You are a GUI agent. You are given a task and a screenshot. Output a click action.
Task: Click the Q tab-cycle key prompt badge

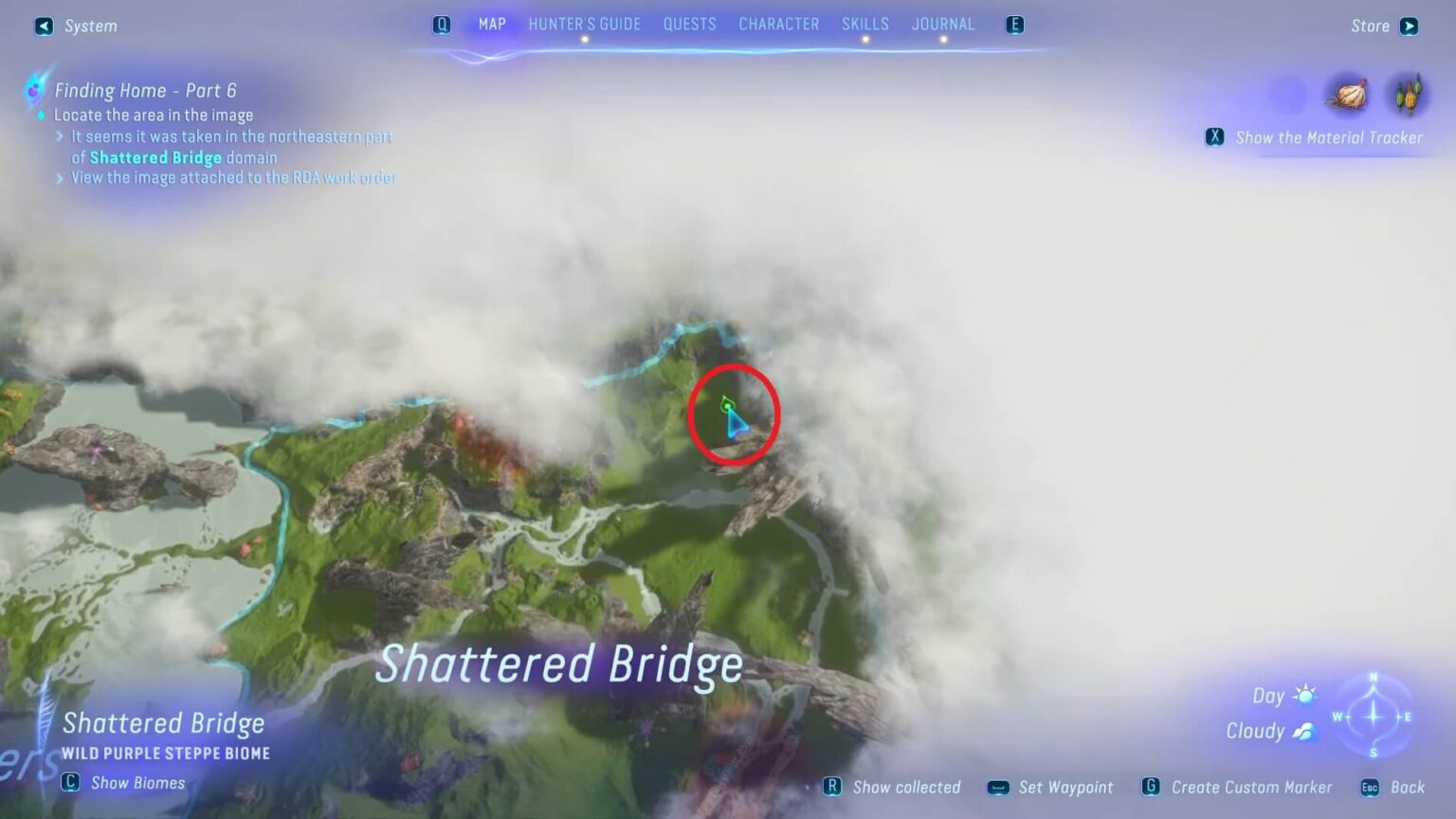coord(442,25)
